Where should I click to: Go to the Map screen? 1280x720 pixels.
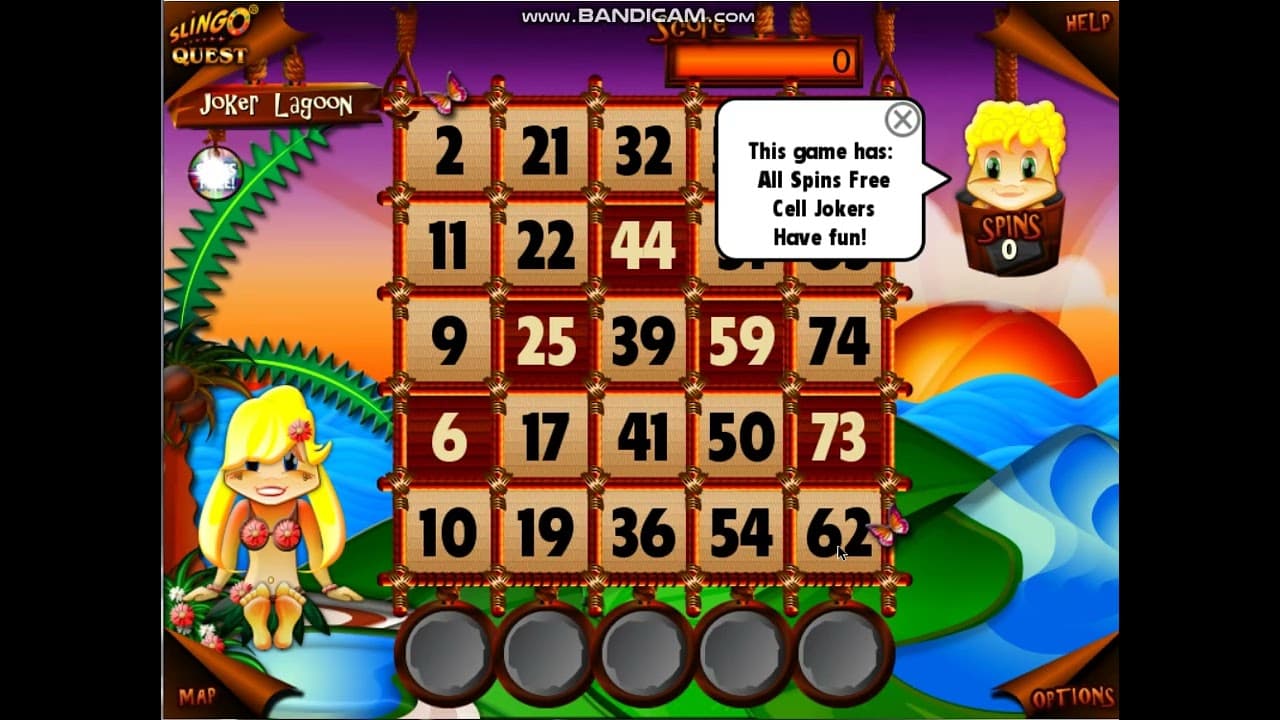pos(198,697)
